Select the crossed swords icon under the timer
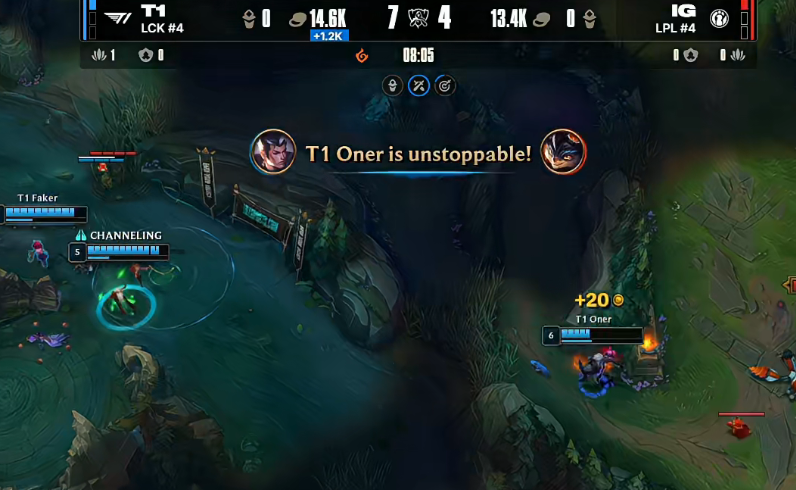Image resolution: width=796 pixels, height=490 pixels. point(419,86)
